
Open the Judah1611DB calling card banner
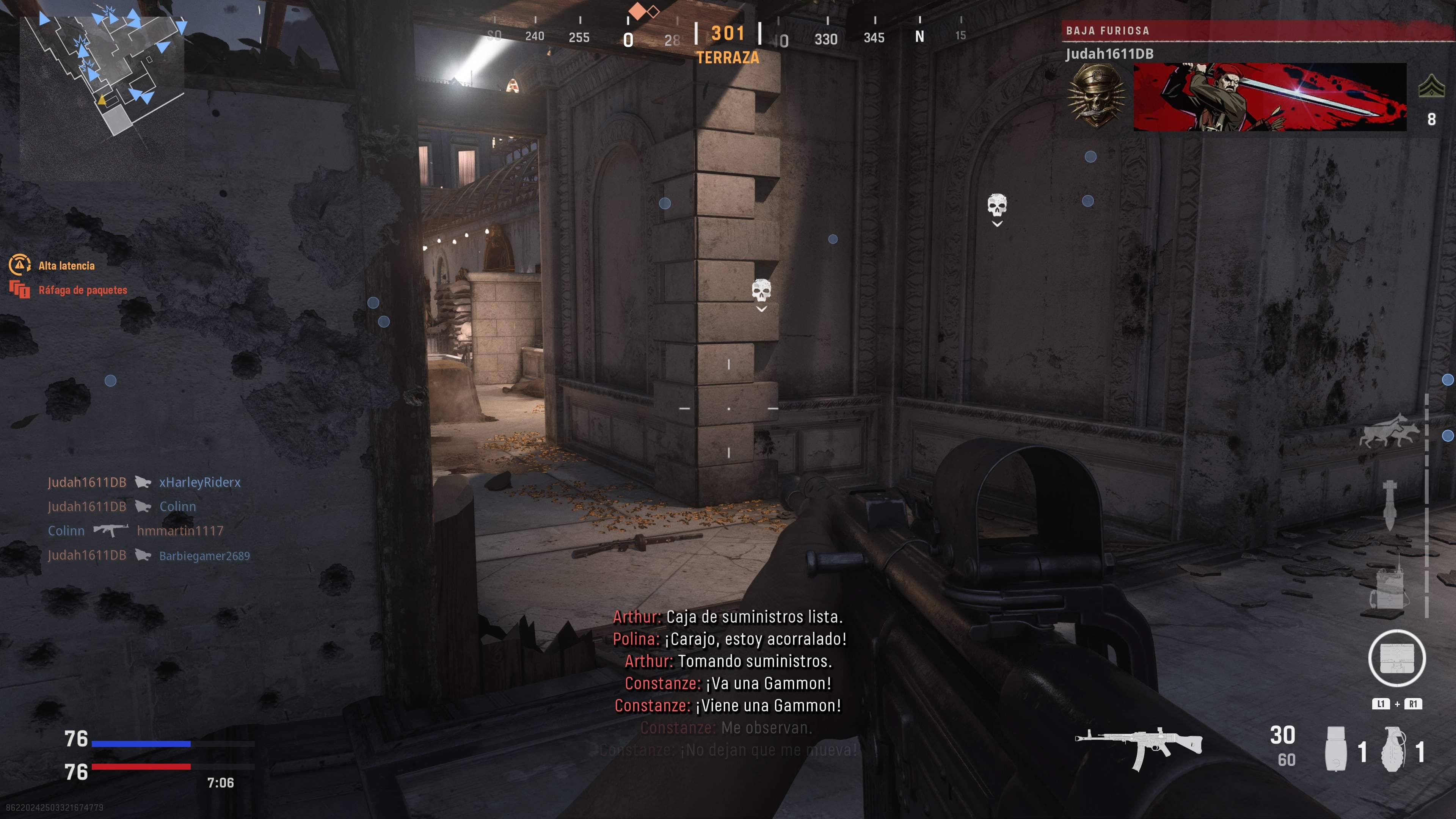[1269, 97]
